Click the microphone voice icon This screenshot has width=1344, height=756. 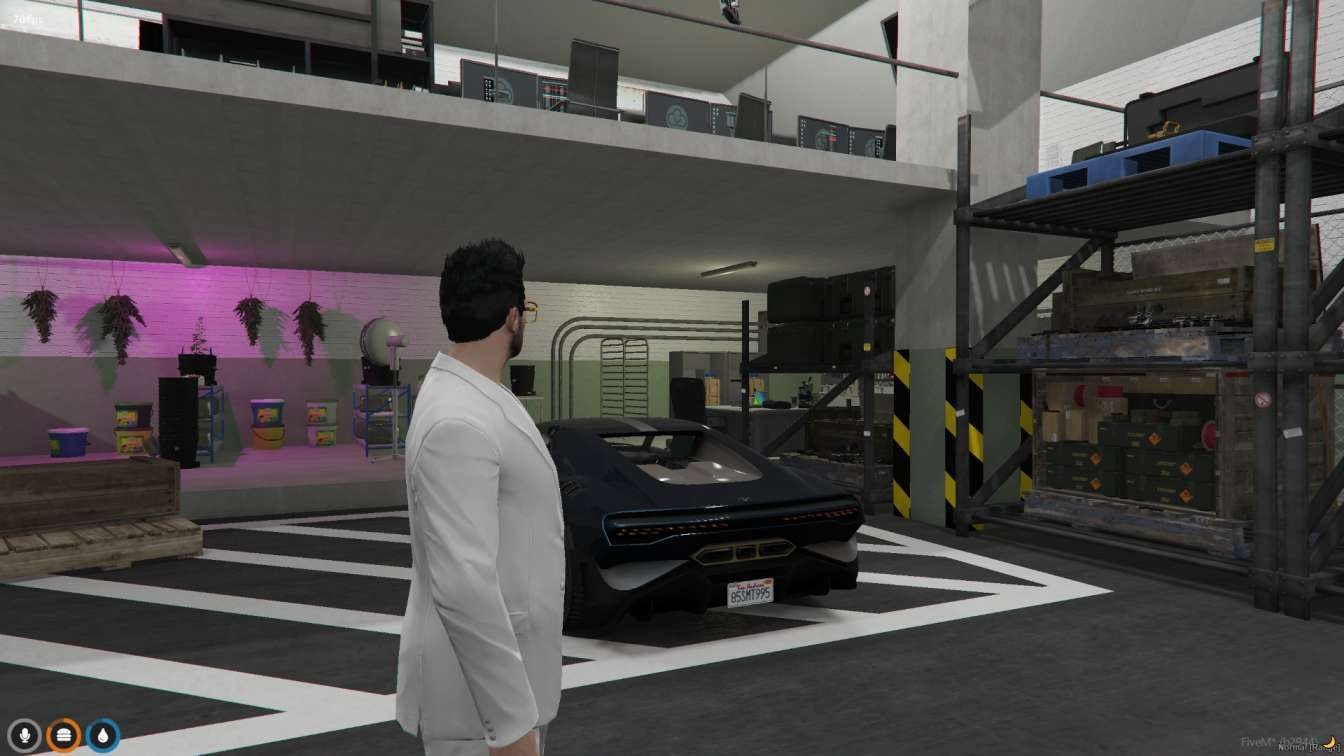(x=25, y=735)
